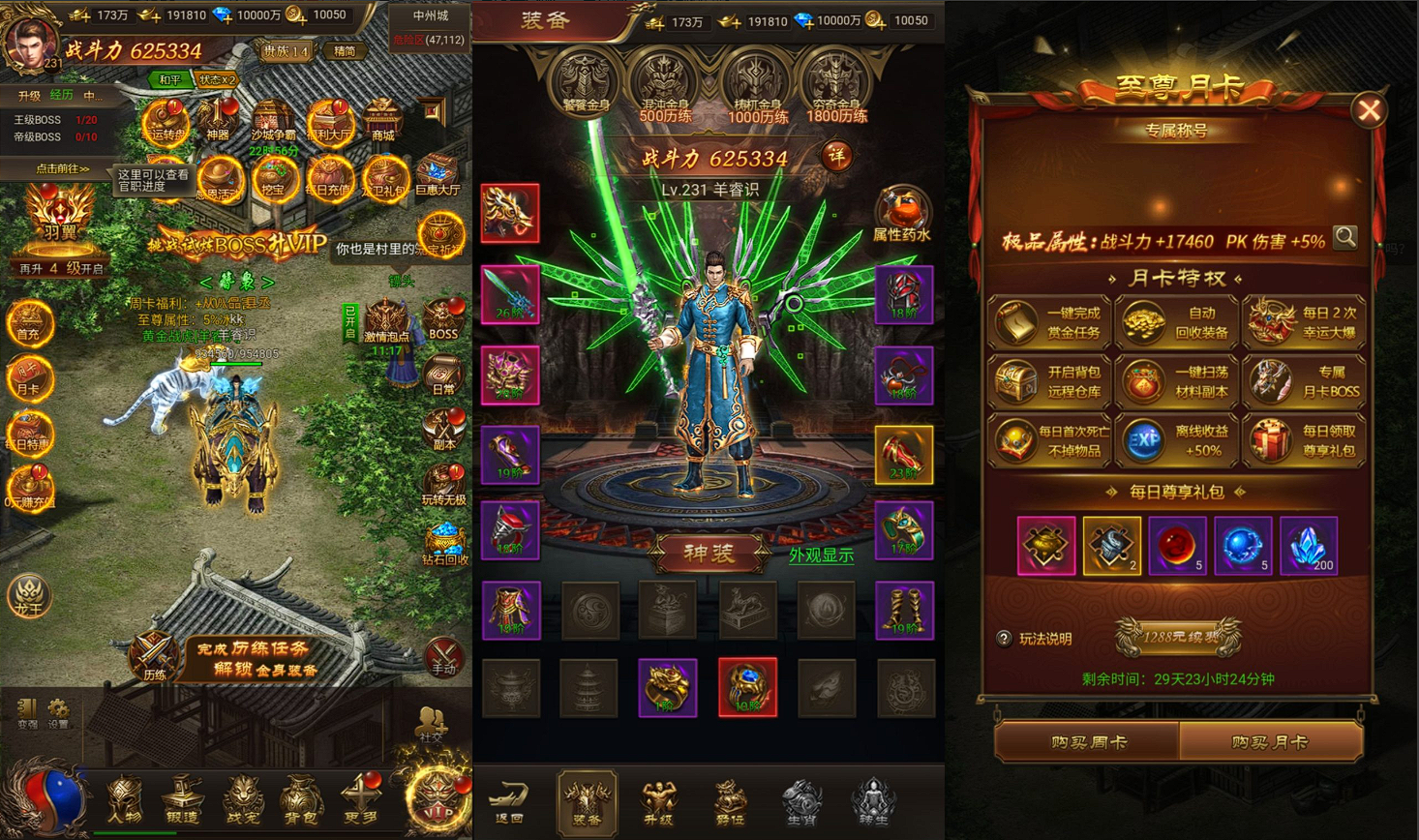Open the 属性药水 attribute potion
Screen dimensions: 1419x840
[x=901, y=215]
